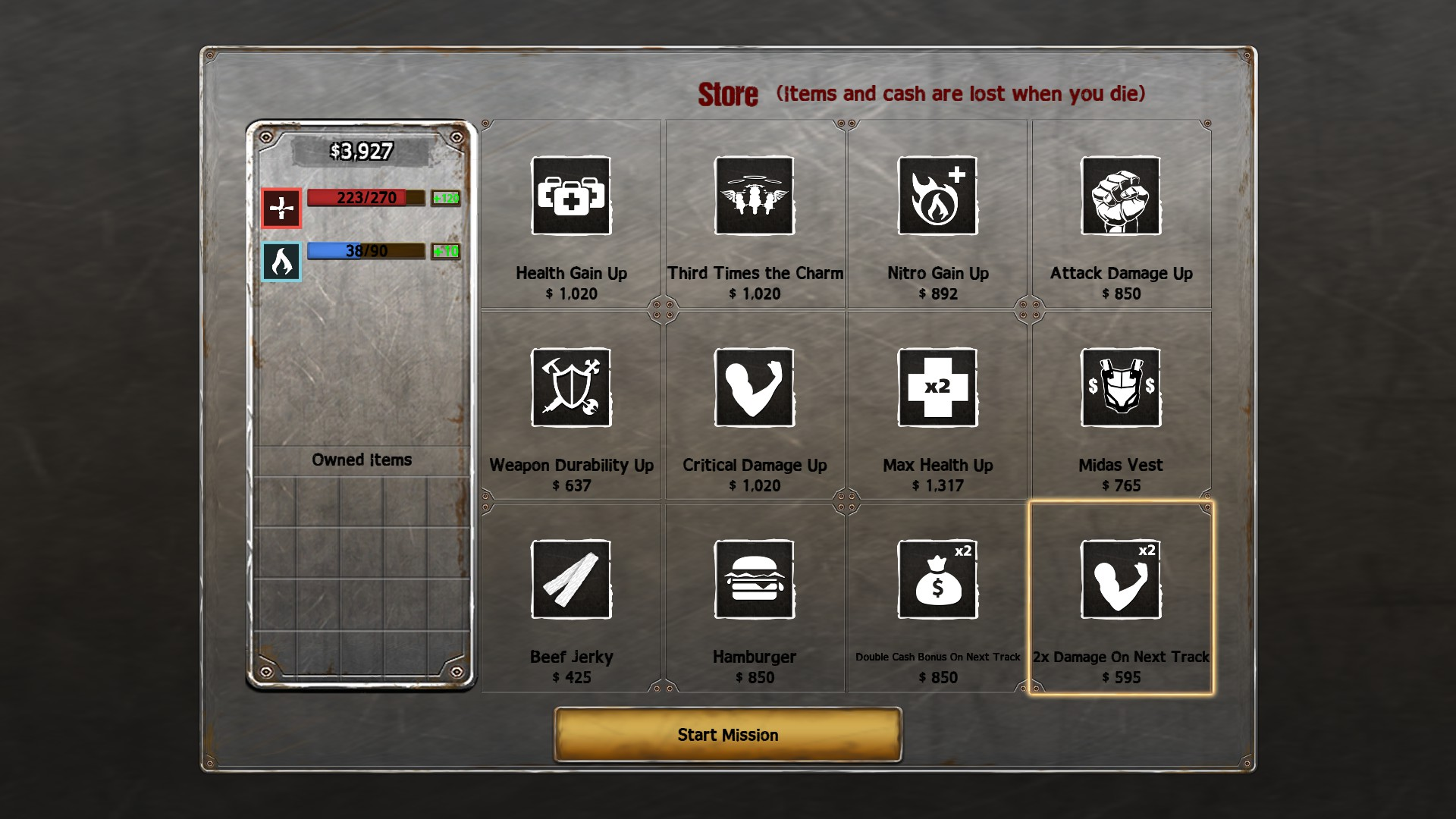
Task: Choose the Attack Damage Up fist icon
Action: click(x=1121, y=196)
